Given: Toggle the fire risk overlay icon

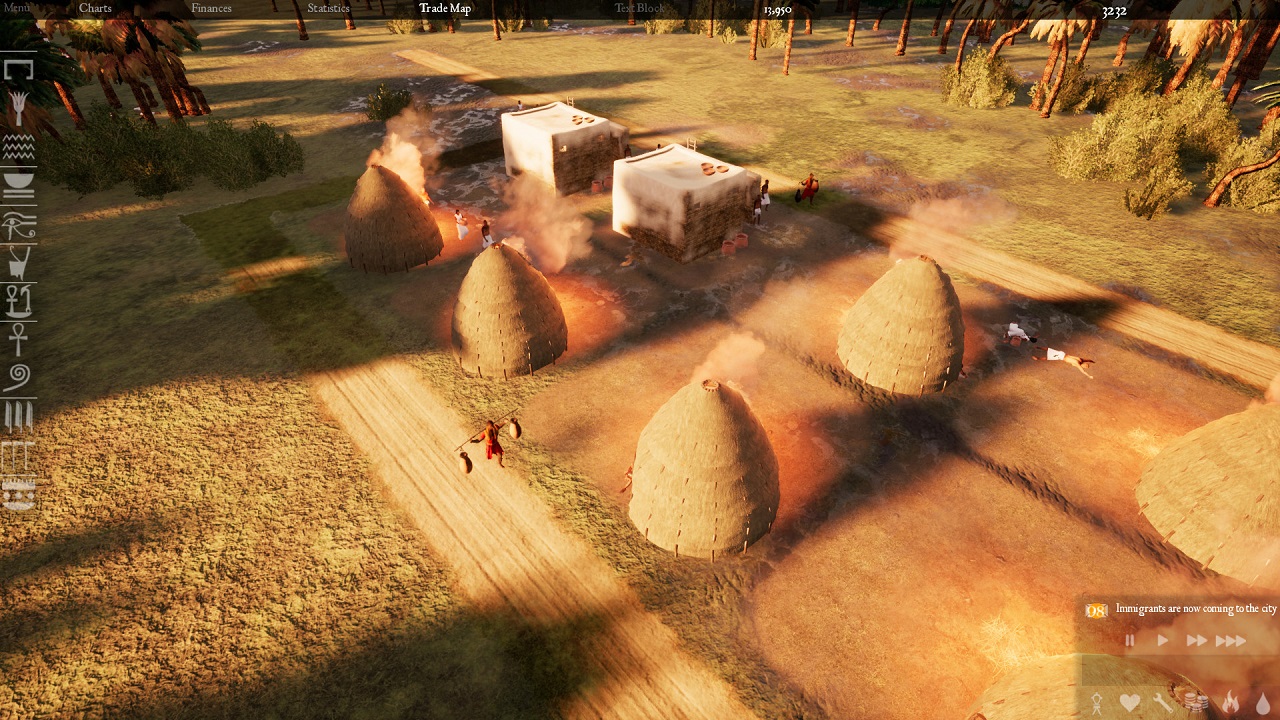Looking at the screenshot, I should [1230, 703].
